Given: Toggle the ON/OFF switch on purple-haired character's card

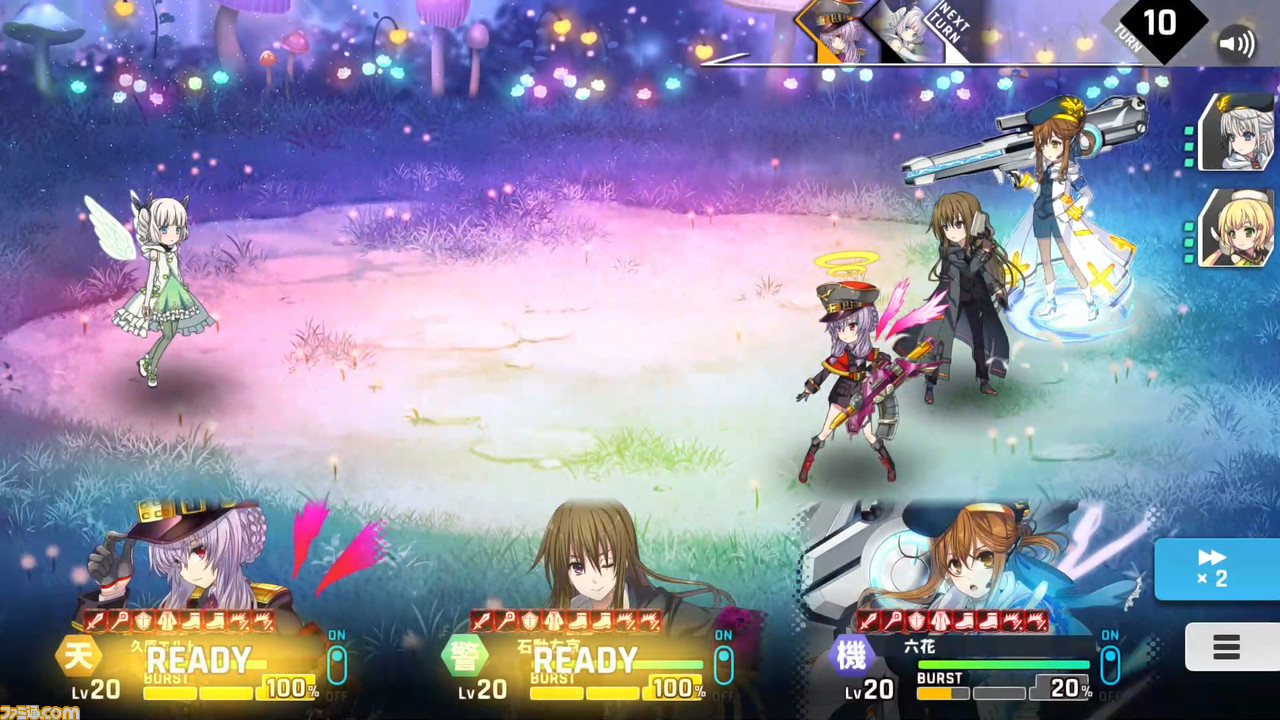Looking at the screenshot, I should pyautogui.click(x=337, y=664).
